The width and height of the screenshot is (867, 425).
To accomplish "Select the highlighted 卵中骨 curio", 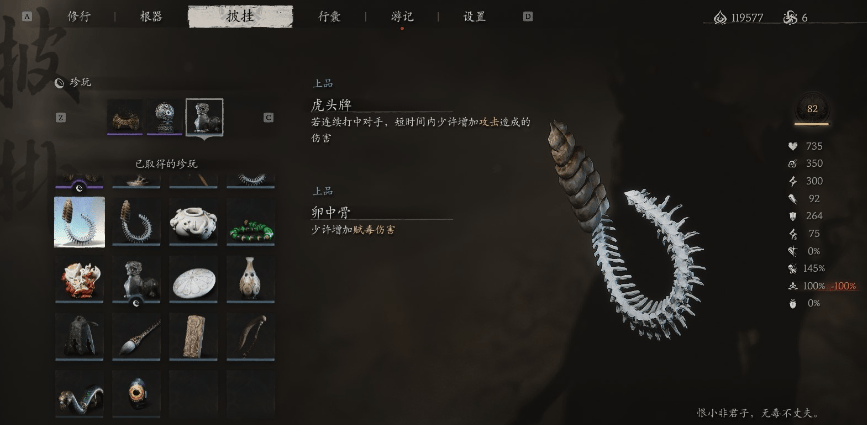I will click(79, 222).
